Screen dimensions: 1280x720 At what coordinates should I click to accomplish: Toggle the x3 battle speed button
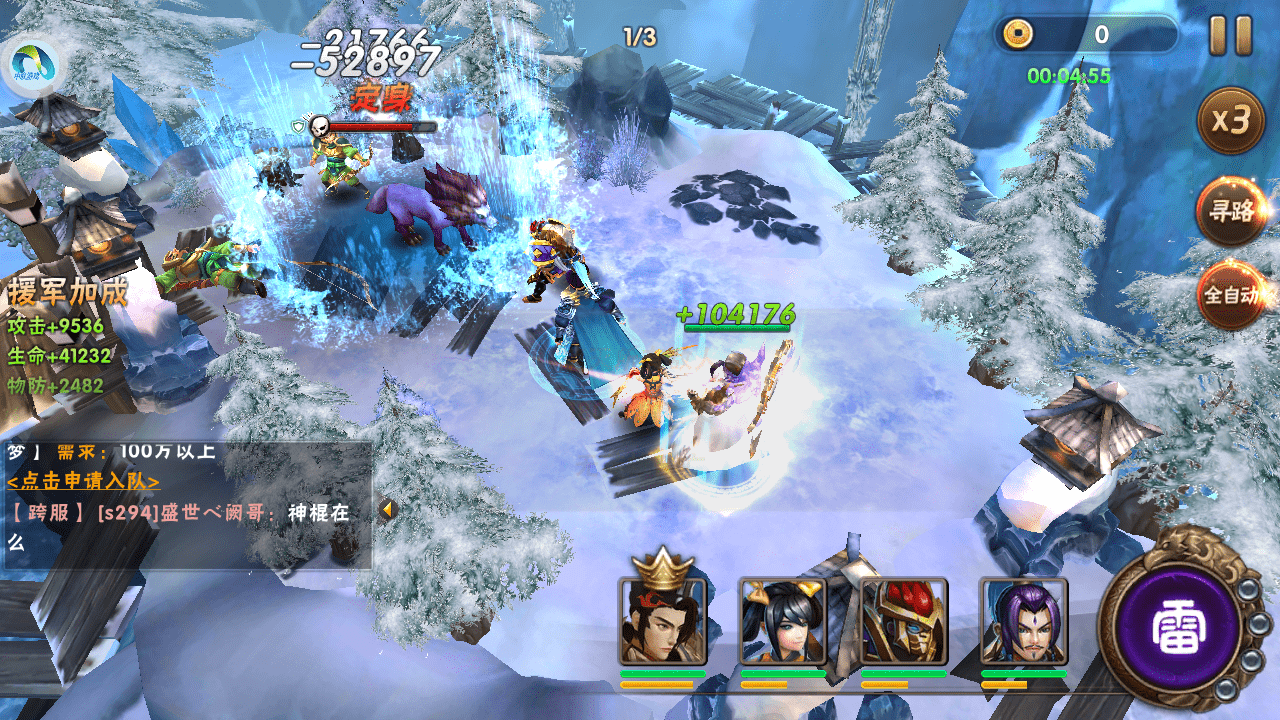[1231, 121]
